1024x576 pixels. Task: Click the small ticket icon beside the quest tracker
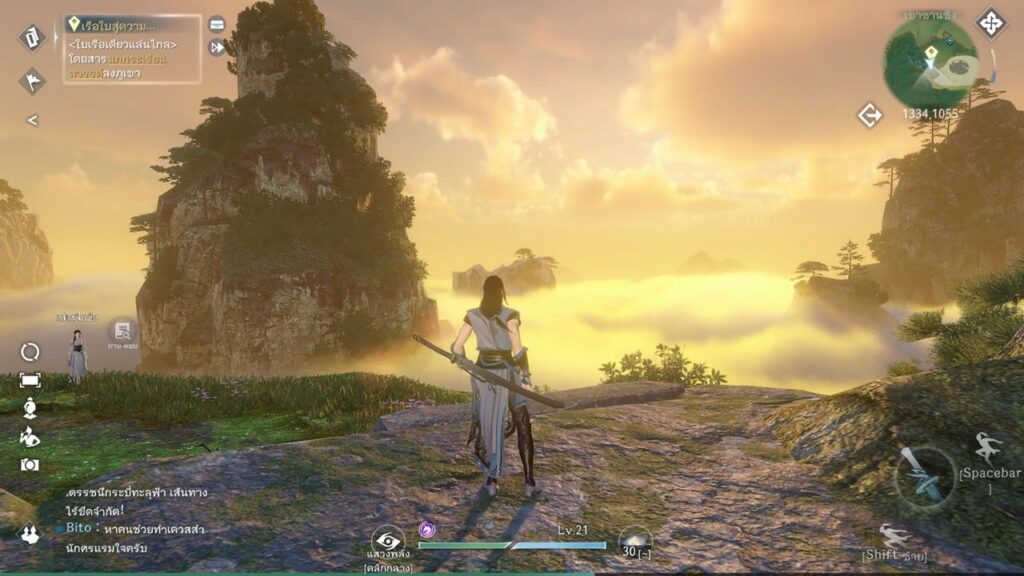(217, 24)
